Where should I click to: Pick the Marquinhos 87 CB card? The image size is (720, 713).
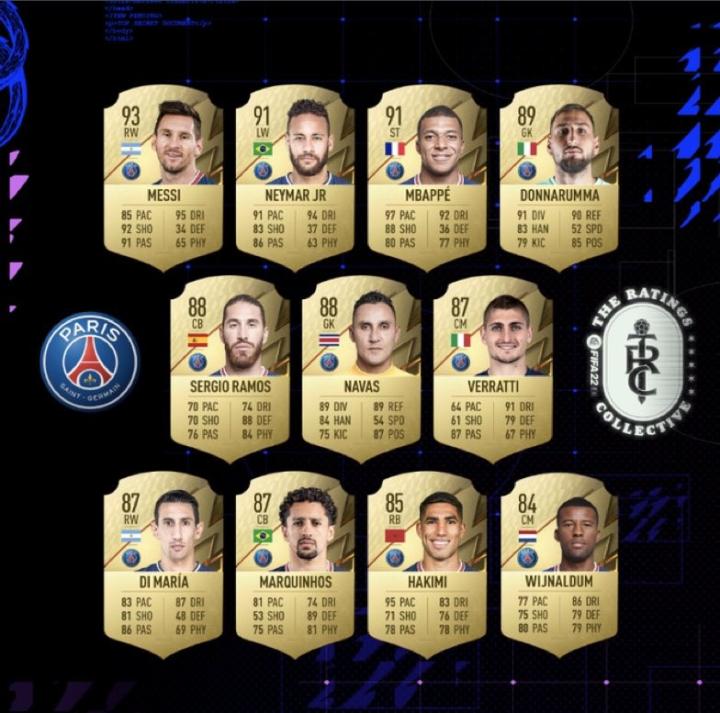coord(295,565)
